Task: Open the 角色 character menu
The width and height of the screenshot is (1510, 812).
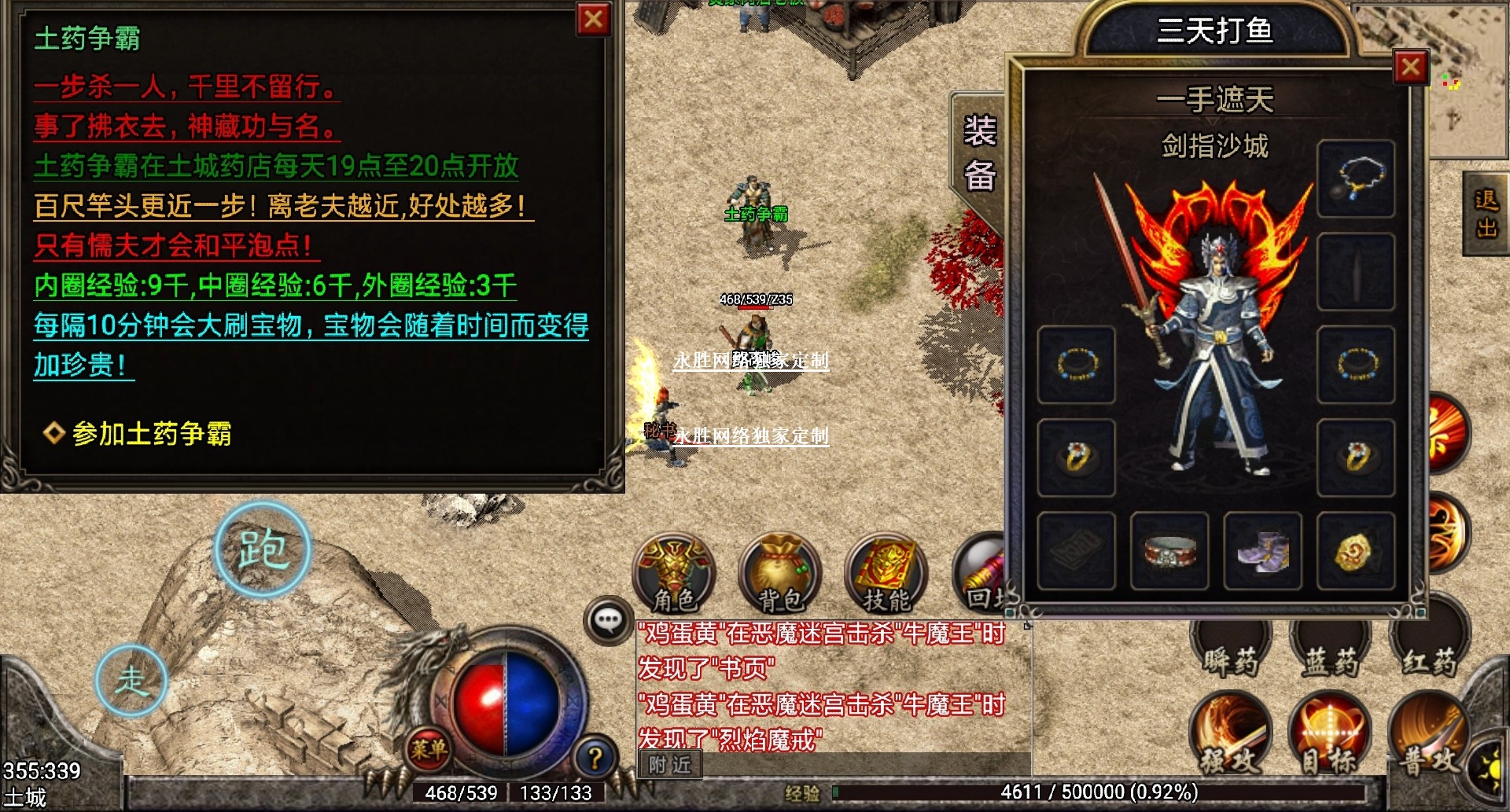Action: (x=674, y=575)
